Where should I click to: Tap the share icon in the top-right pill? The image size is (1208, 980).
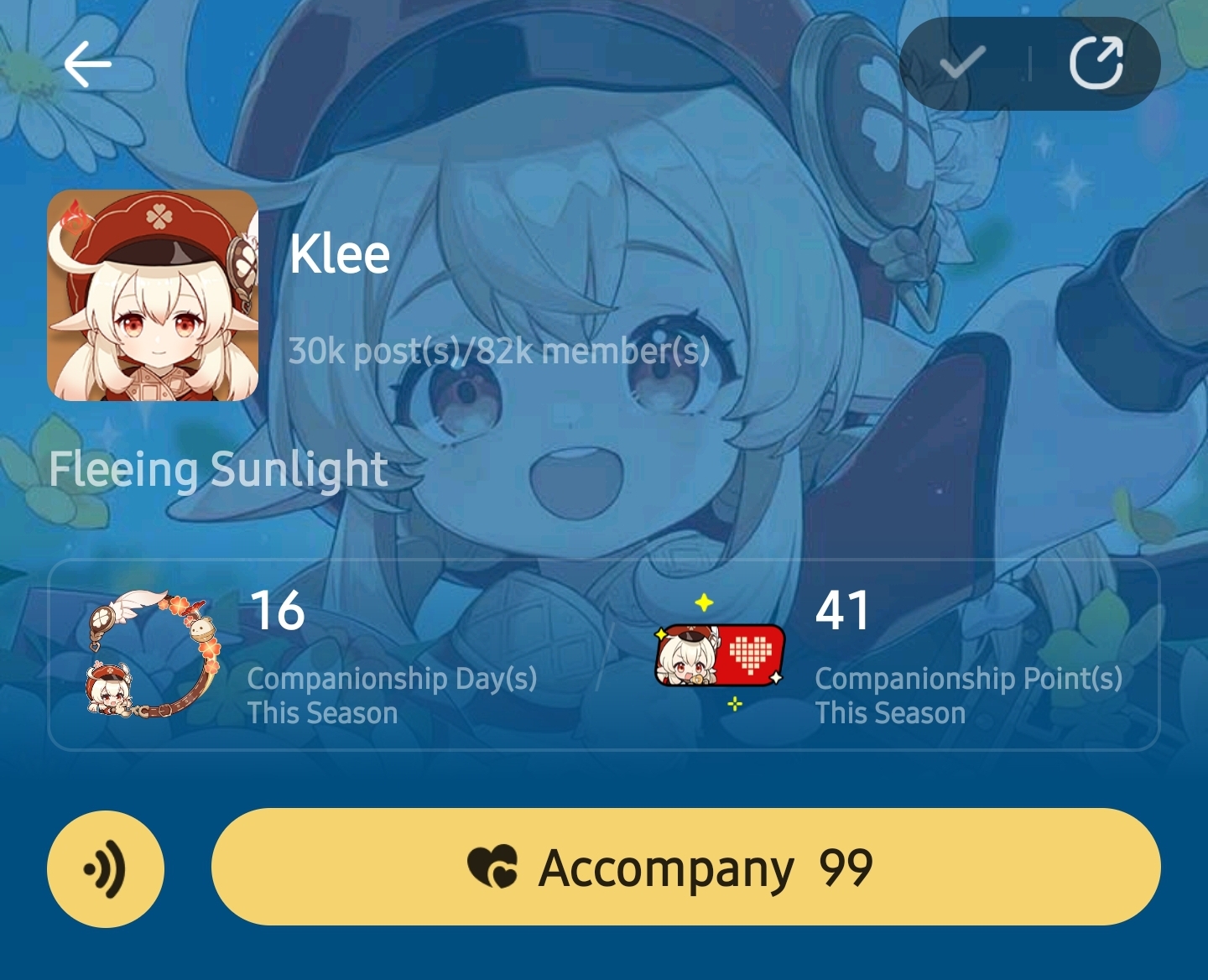pos(1098,63)
